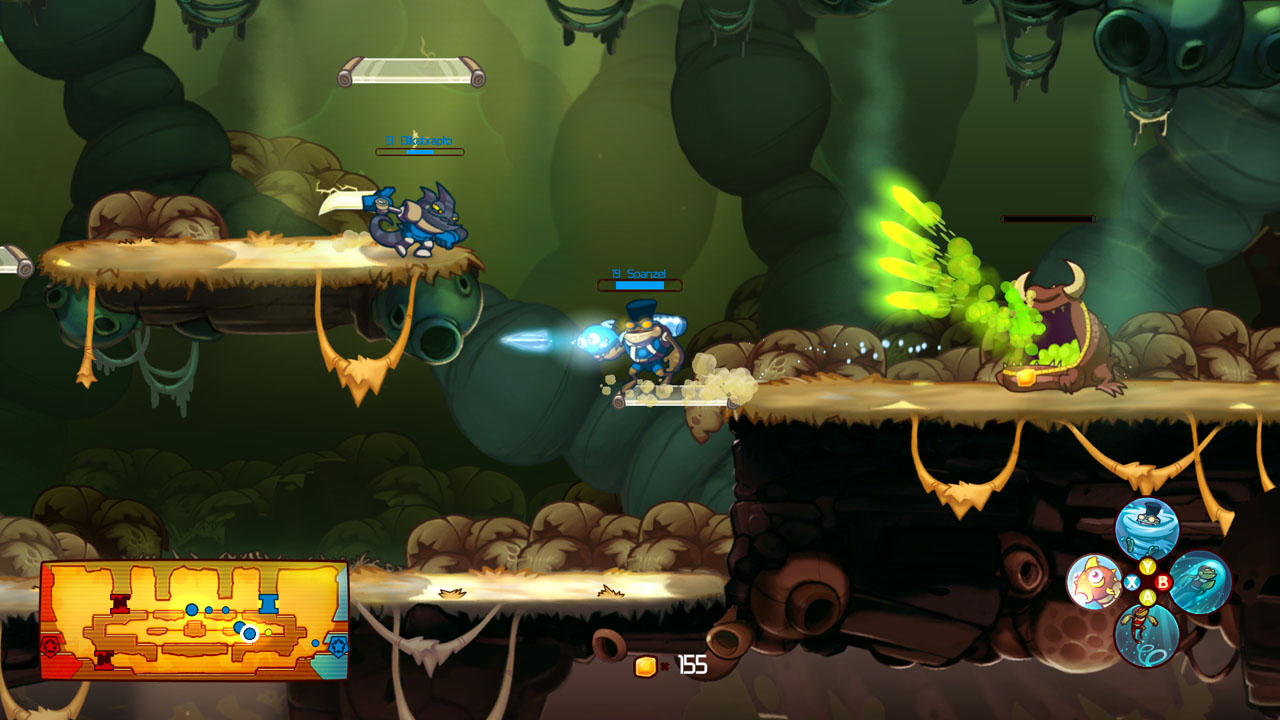Click the white player dot on the minimap
Screen dimensions: 1280x720
tap(249, 633)
